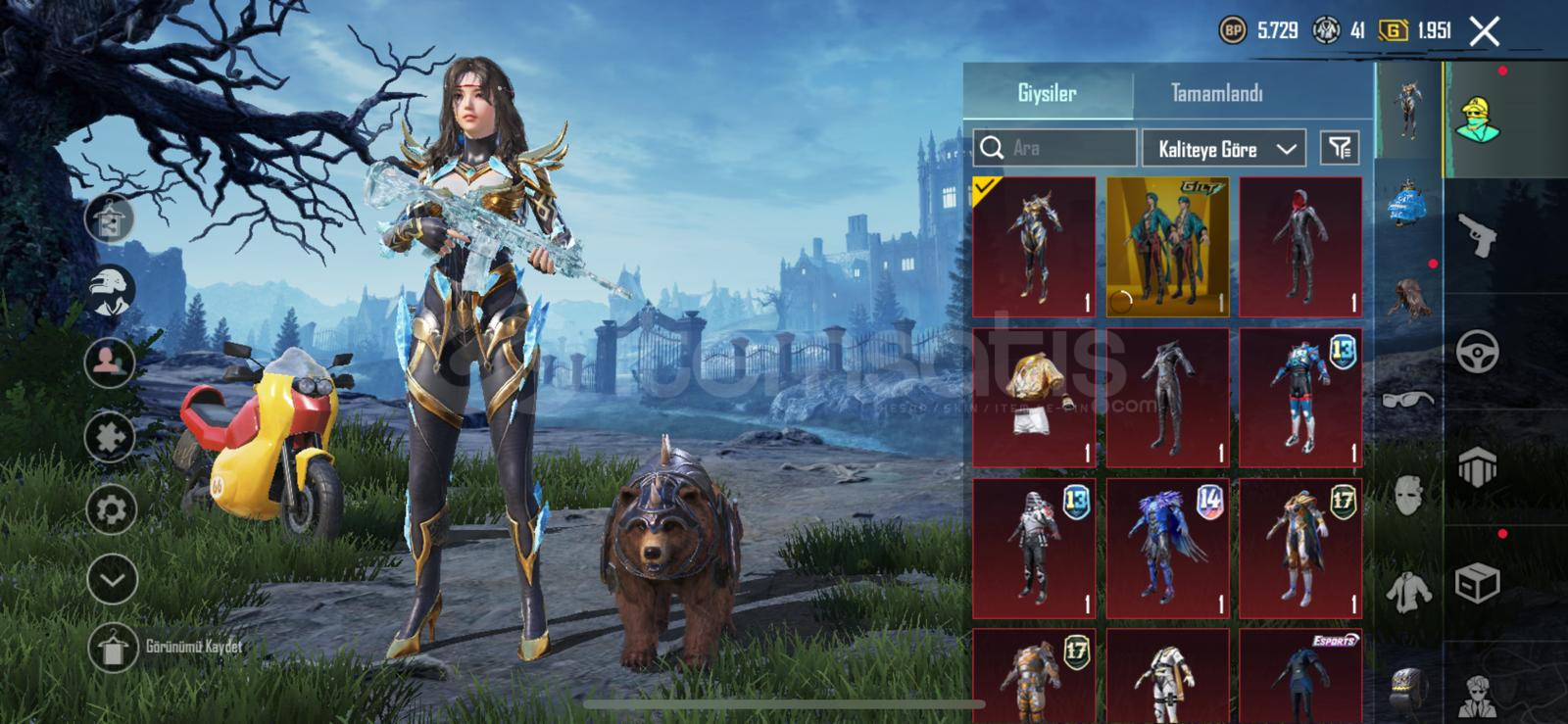Open the filter options button
Viewport: 1568px width, 724px height.
coord(1339,148)
